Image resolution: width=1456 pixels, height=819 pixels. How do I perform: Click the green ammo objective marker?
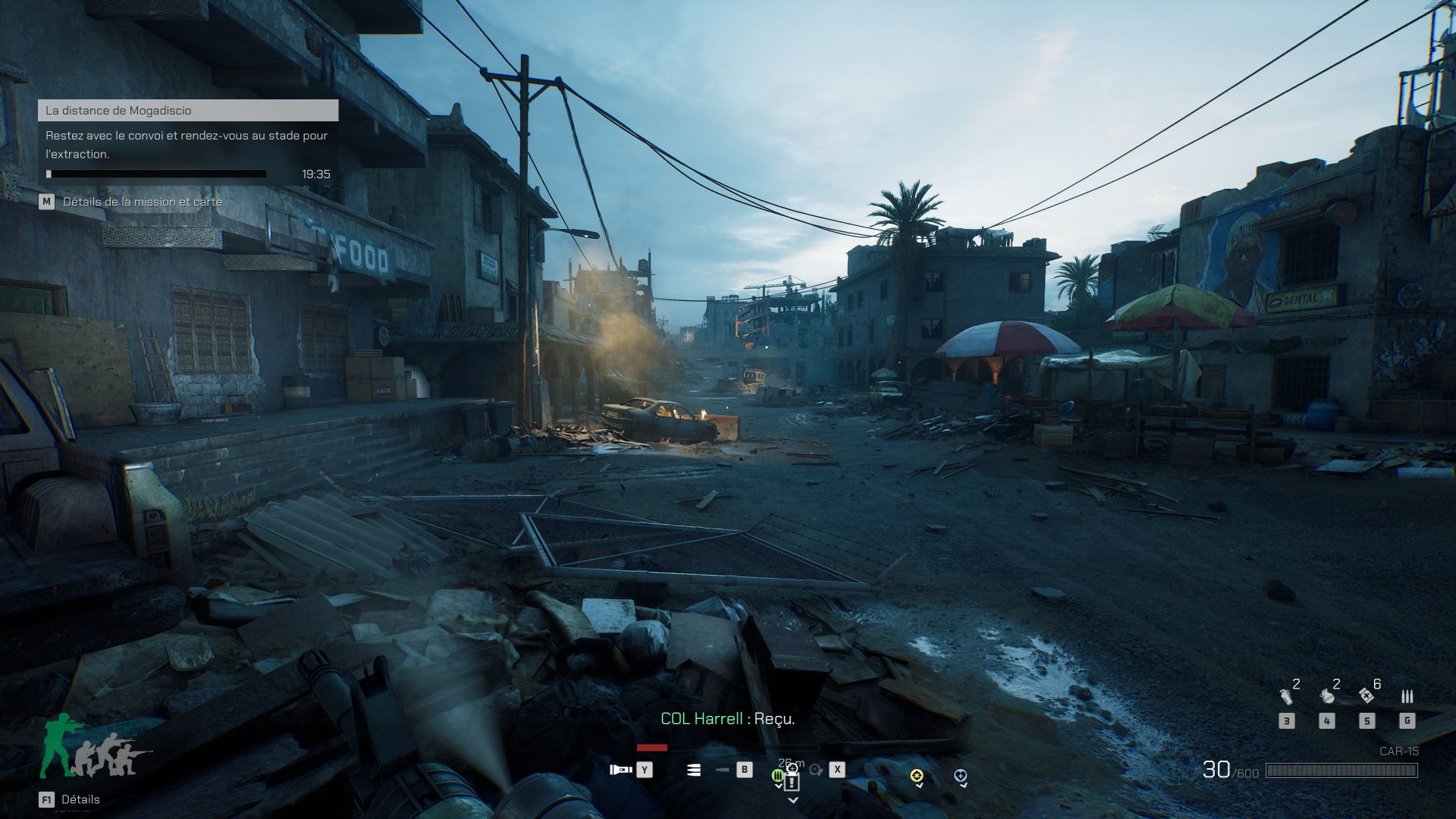click(777, 775)
